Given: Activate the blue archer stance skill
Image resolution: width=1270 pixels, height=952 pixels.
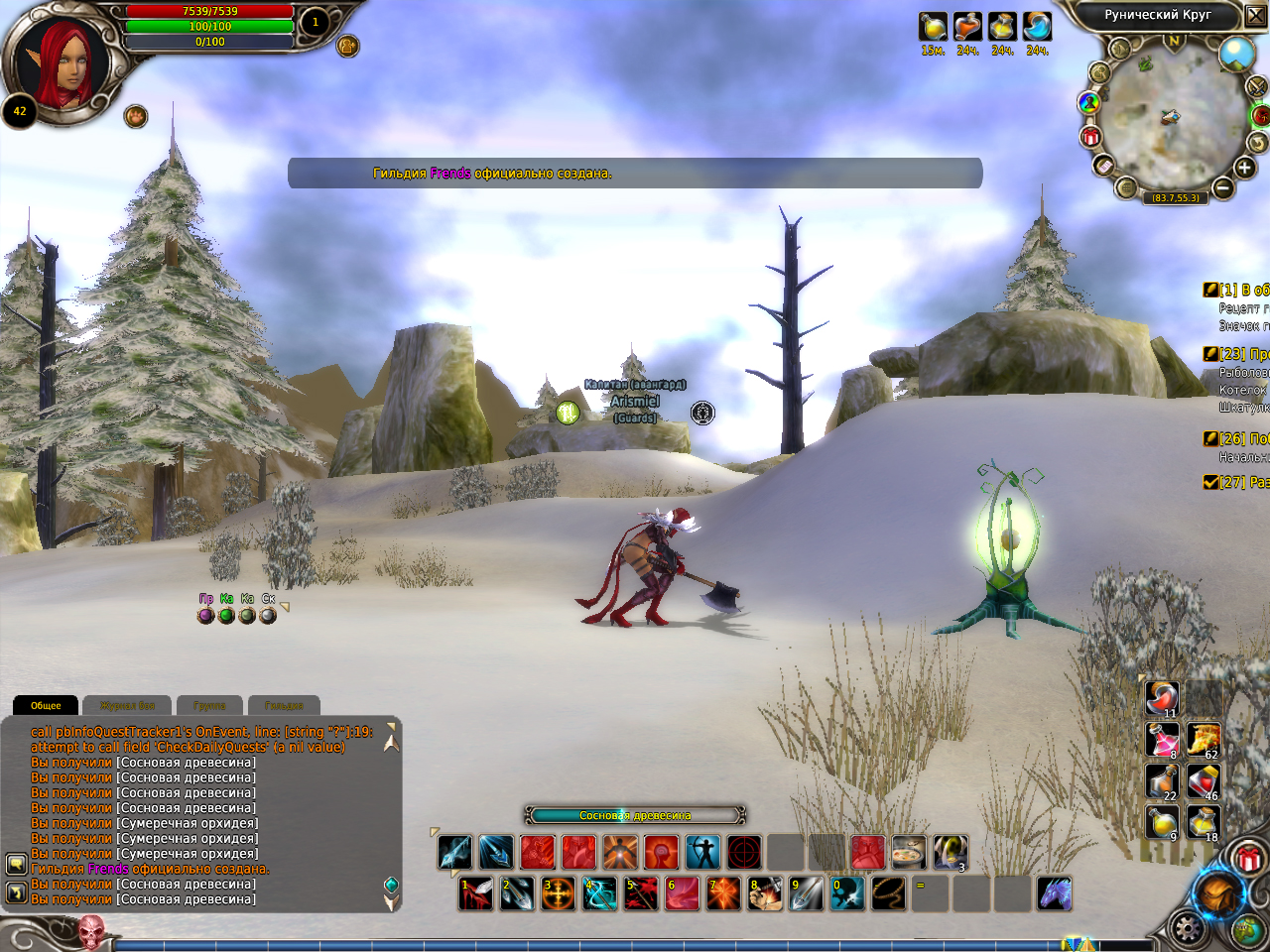Looking at the screenshot, I should pyautogui.click(x=702, y=852).
